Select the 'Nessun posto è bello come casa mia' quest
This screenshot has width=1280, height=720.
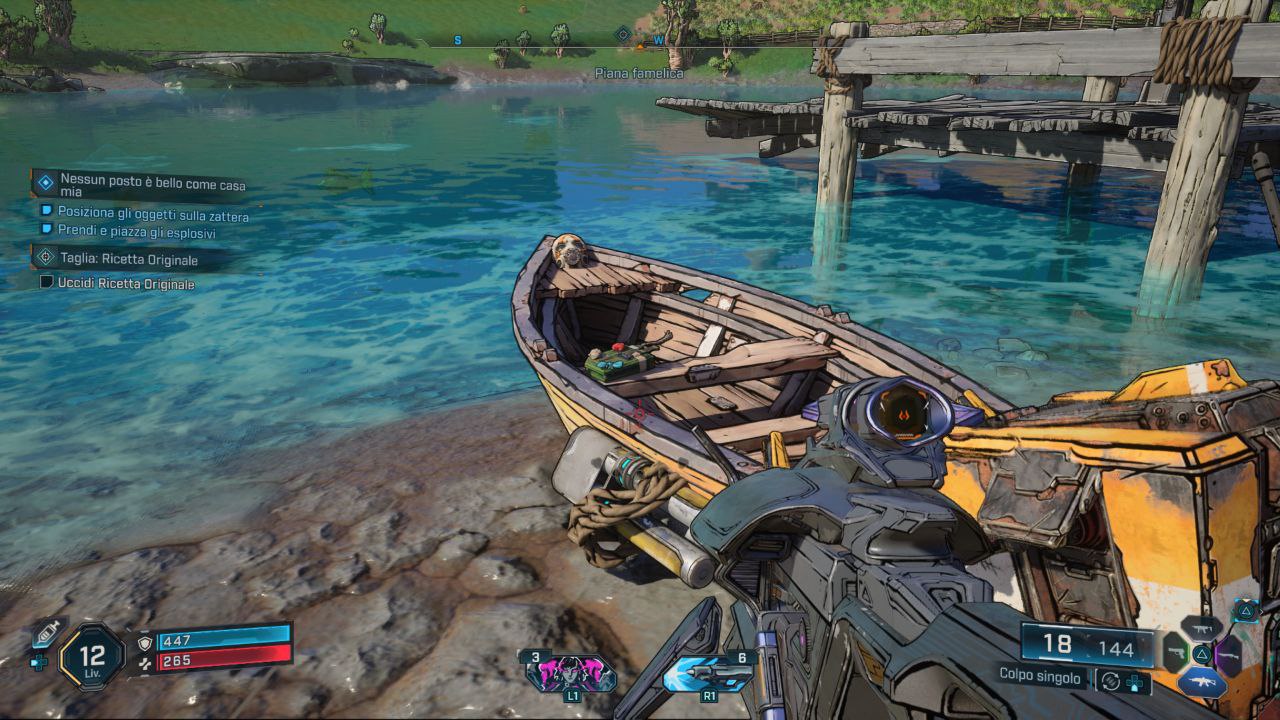coord(152,185)
